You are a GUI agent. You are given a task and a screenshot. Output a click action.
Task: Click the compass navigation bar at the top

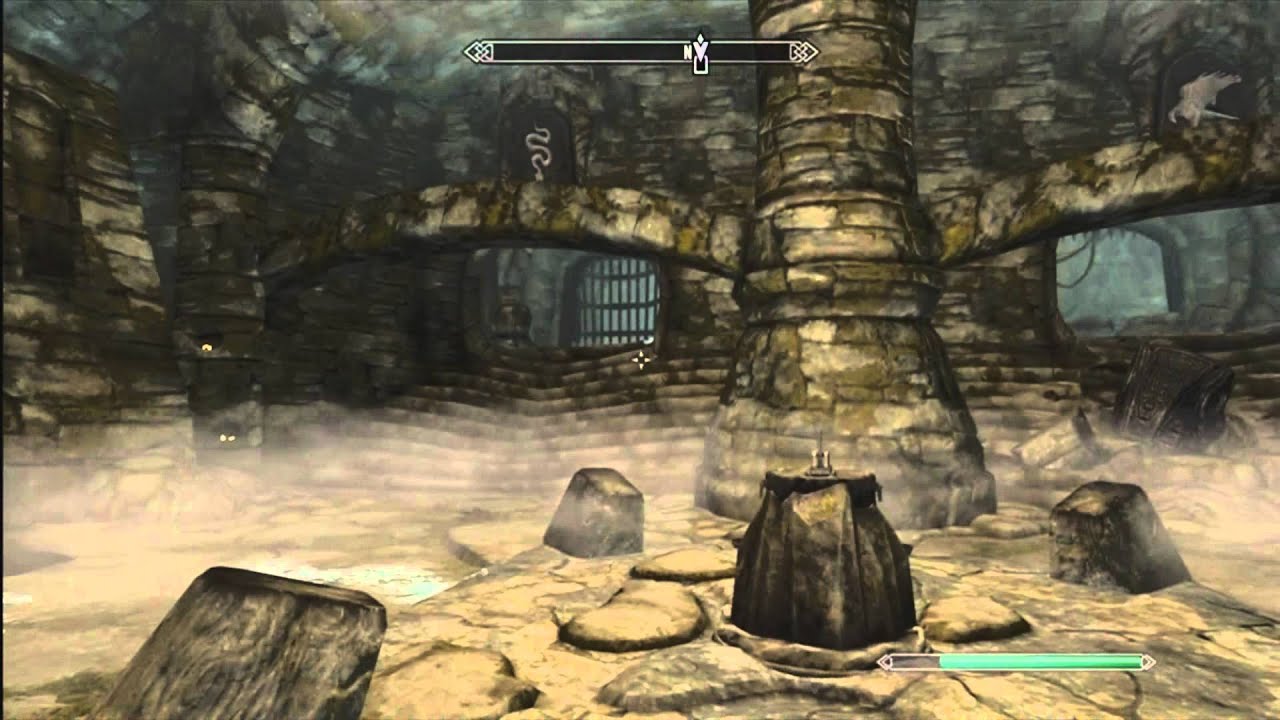point(640,48)
